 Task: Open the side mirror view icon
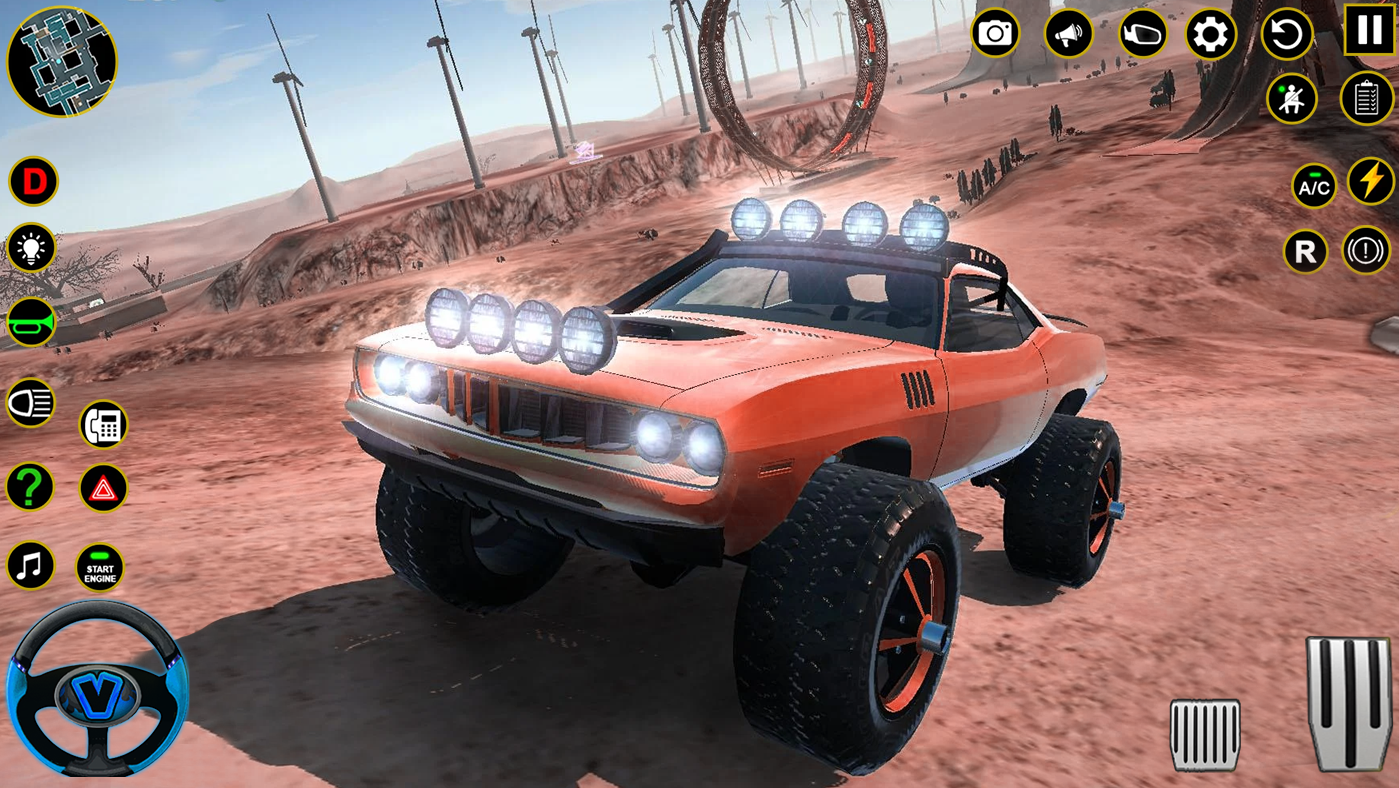pos(1140,33)
